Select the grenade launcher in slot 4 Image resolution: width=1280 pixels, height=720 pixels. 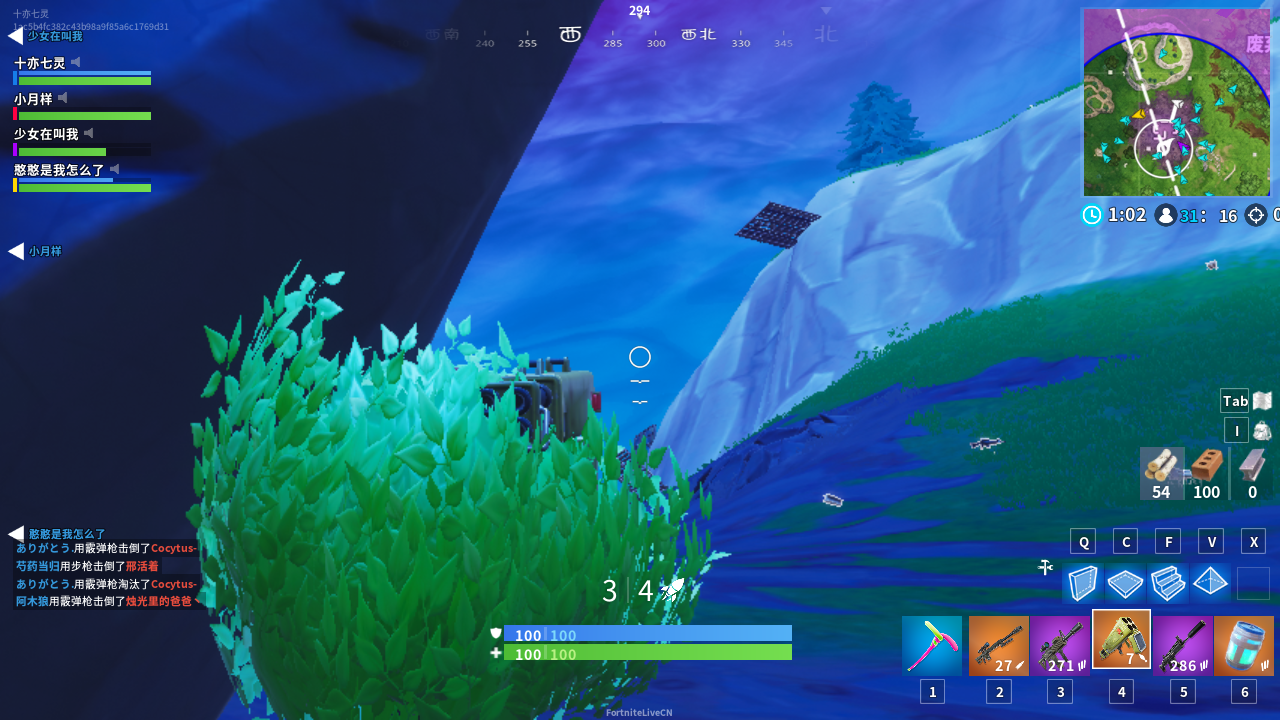(1121, 640)
